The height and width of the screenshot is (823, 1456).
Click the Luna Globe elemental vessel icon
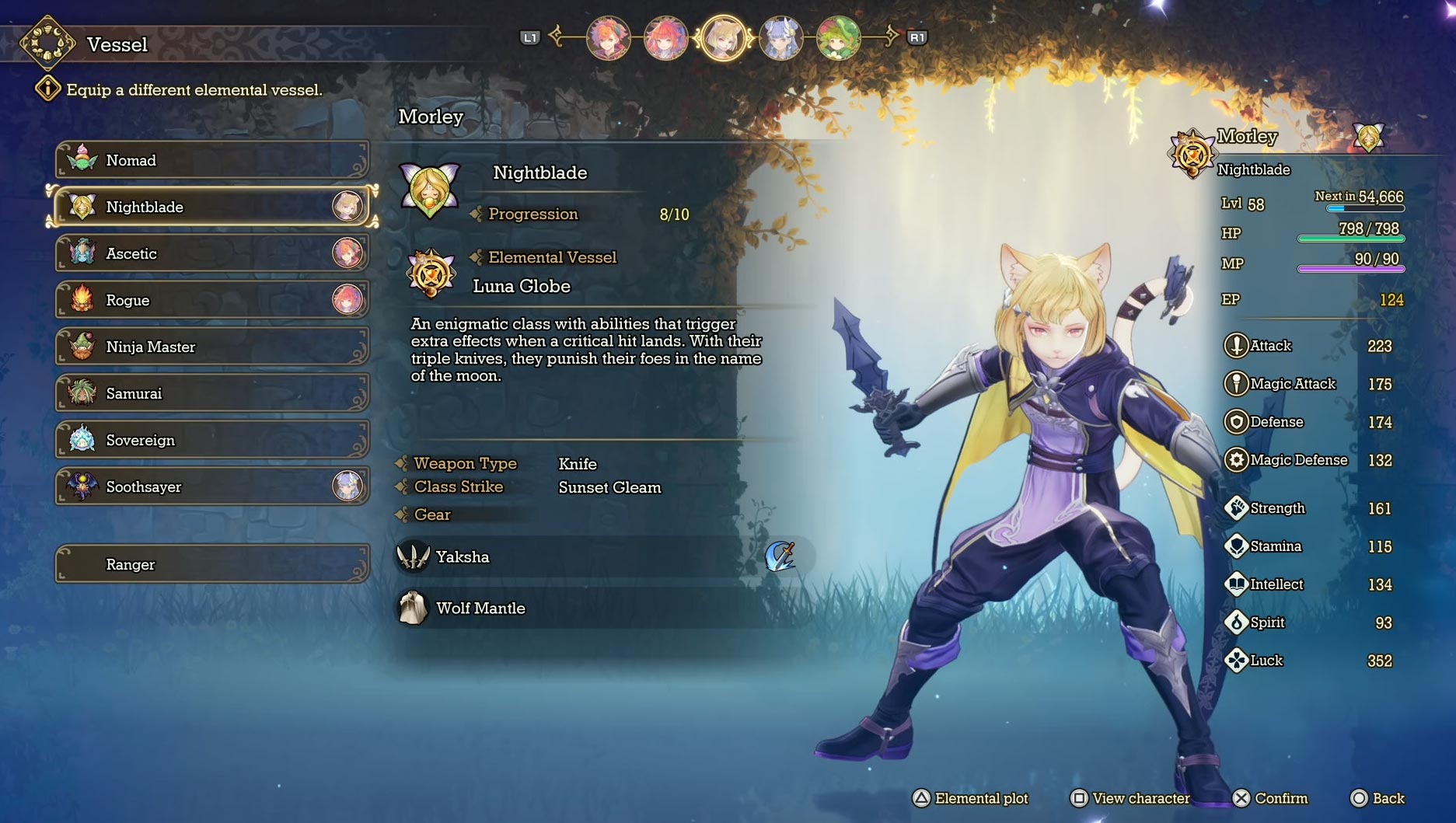(x=431, y=273)
